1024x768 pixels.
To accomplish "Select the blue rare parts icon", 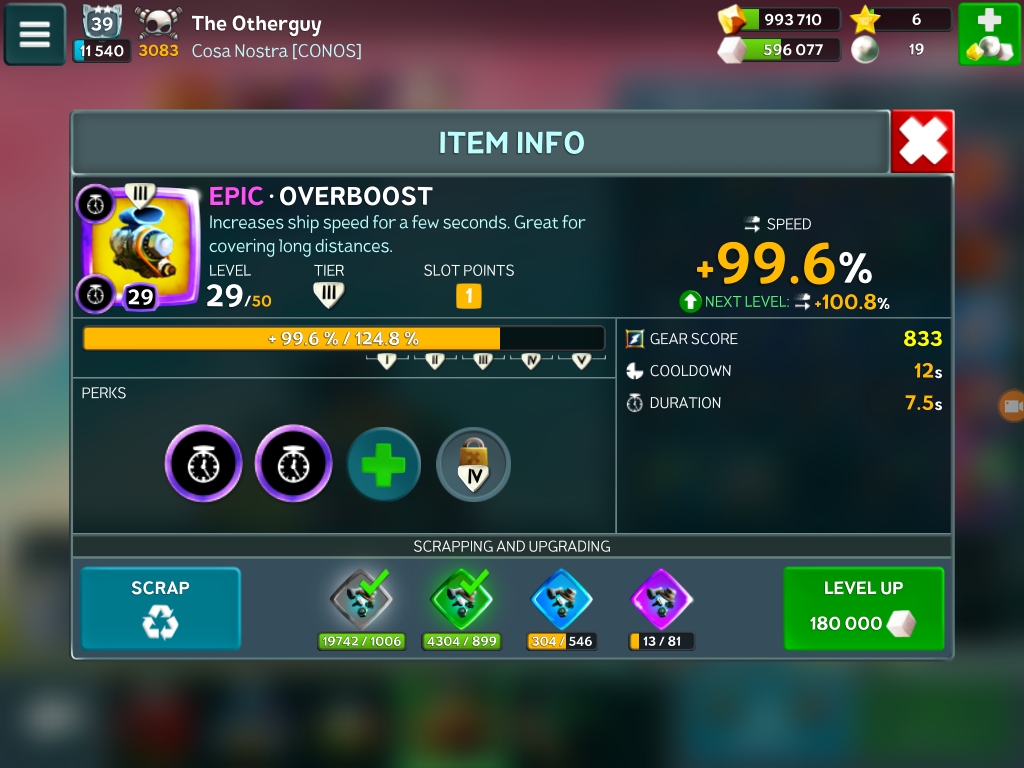I will [561, 600].
